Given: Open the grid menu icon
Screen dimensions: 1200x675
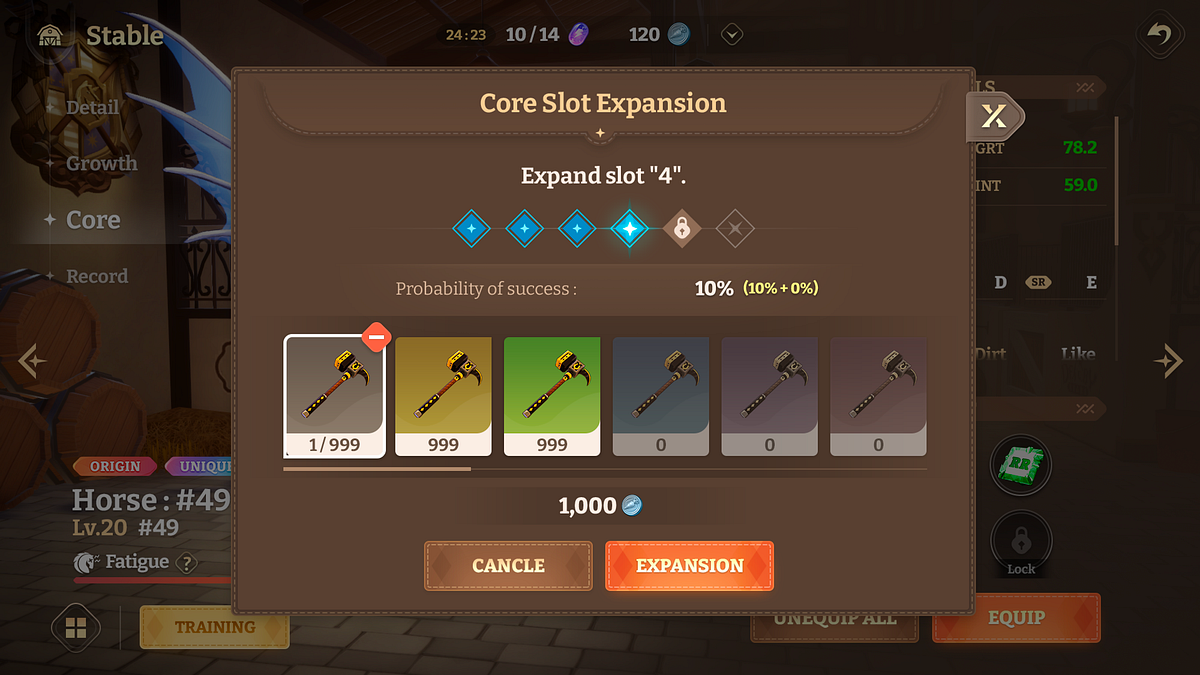Looking at the screenshot, I should click(x=76, y=628).
